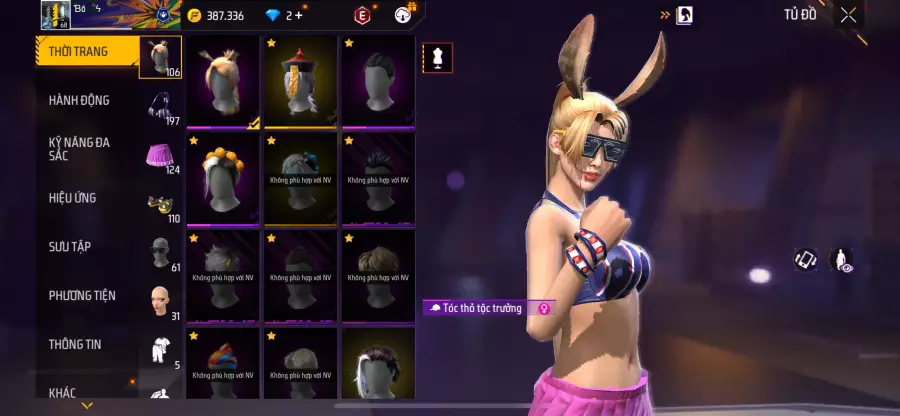Pick the black hat with blonde braid
The height and width of the screenshot is (416, 900).
[x=300, y=82]
